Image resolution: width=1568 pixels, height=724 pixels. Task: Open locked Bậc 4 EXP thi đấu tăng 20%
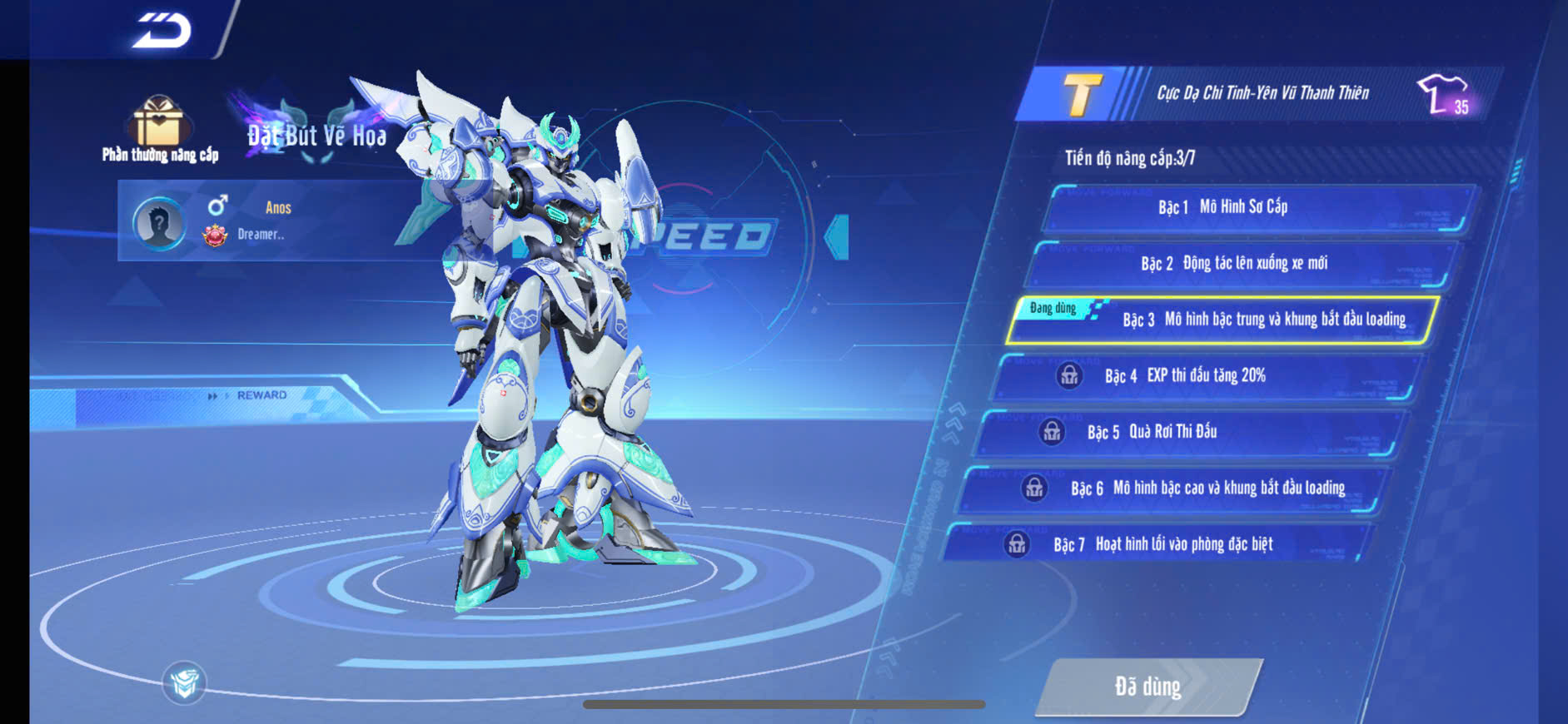coord(1207,376)
